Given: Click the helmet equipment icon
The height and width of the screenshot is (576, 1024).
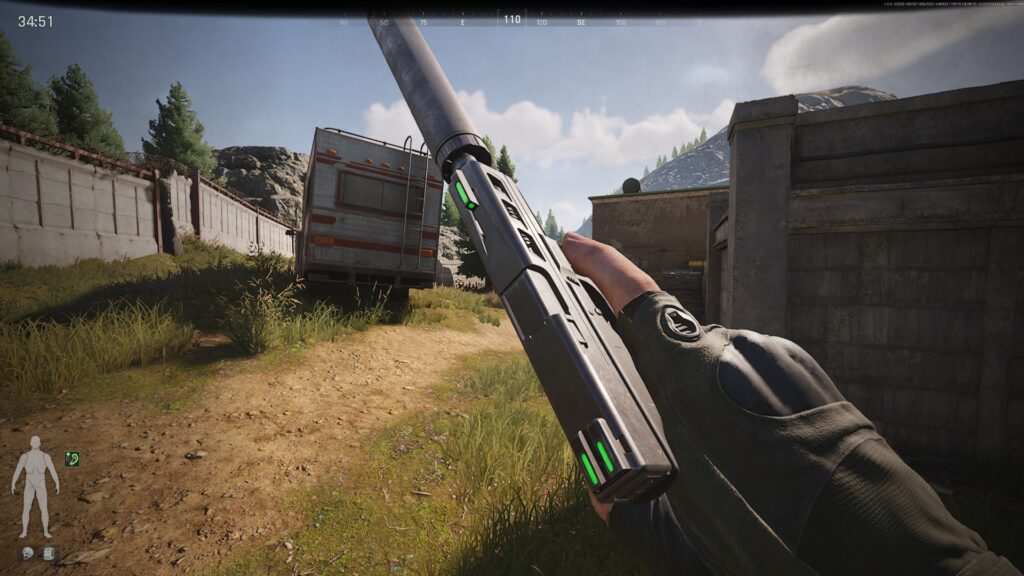Looking at the screenshot, I should [x=26, y=553].
